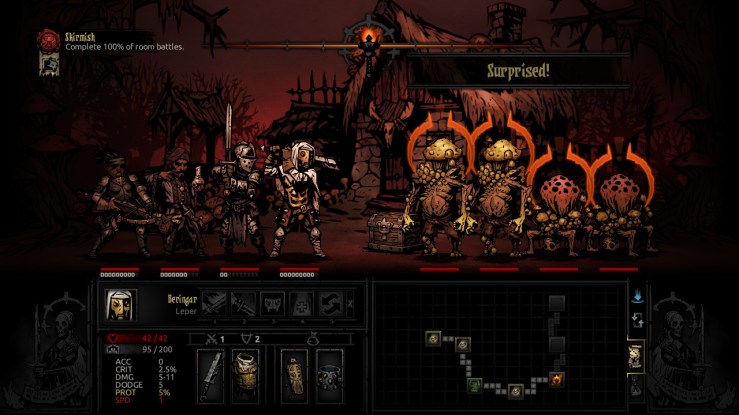Viewport: 739px width, 415px height.
Task: Choose the Leper's second combat skill
Action: pyautogui.click(x=244, y=303)
